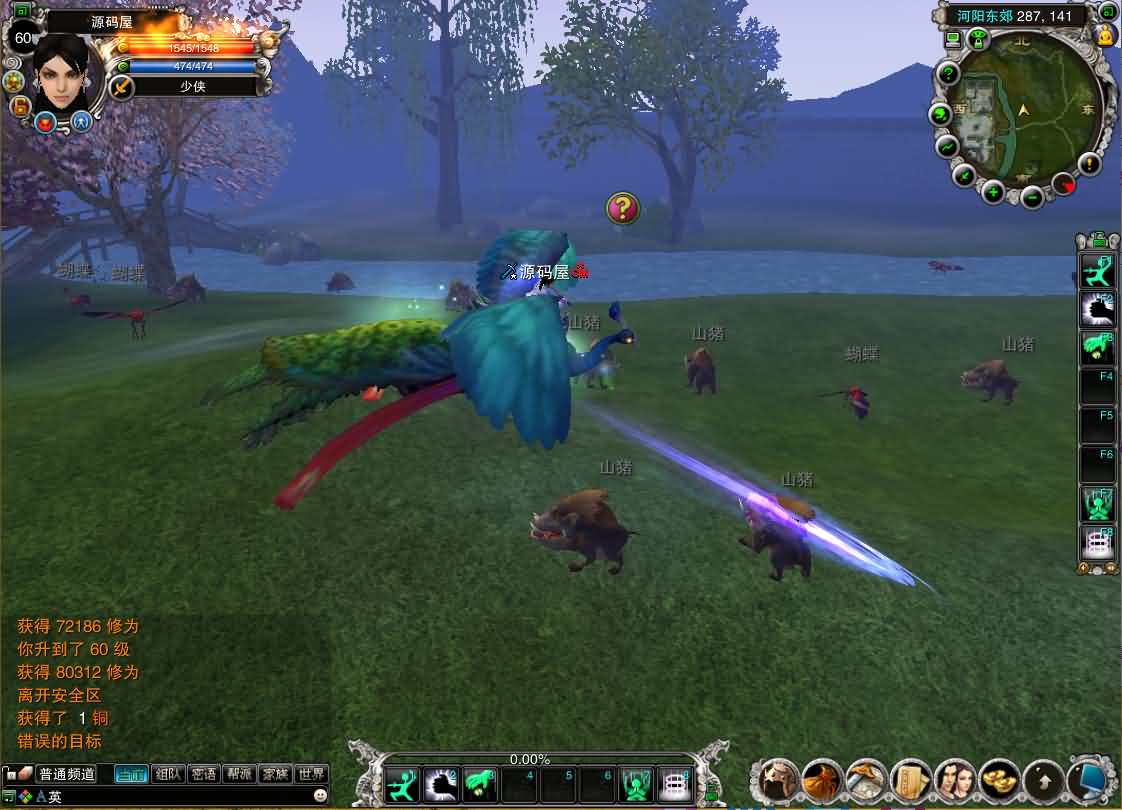Click the green question mark button by minimap

coord(948,74)
